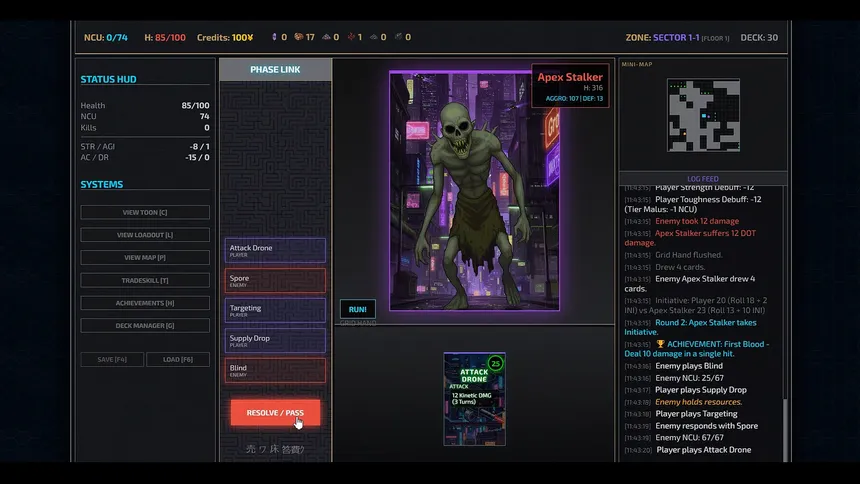Screen dimensions: 860x484
Task: Save the game with Save button
Action: (x=112, y=359)
